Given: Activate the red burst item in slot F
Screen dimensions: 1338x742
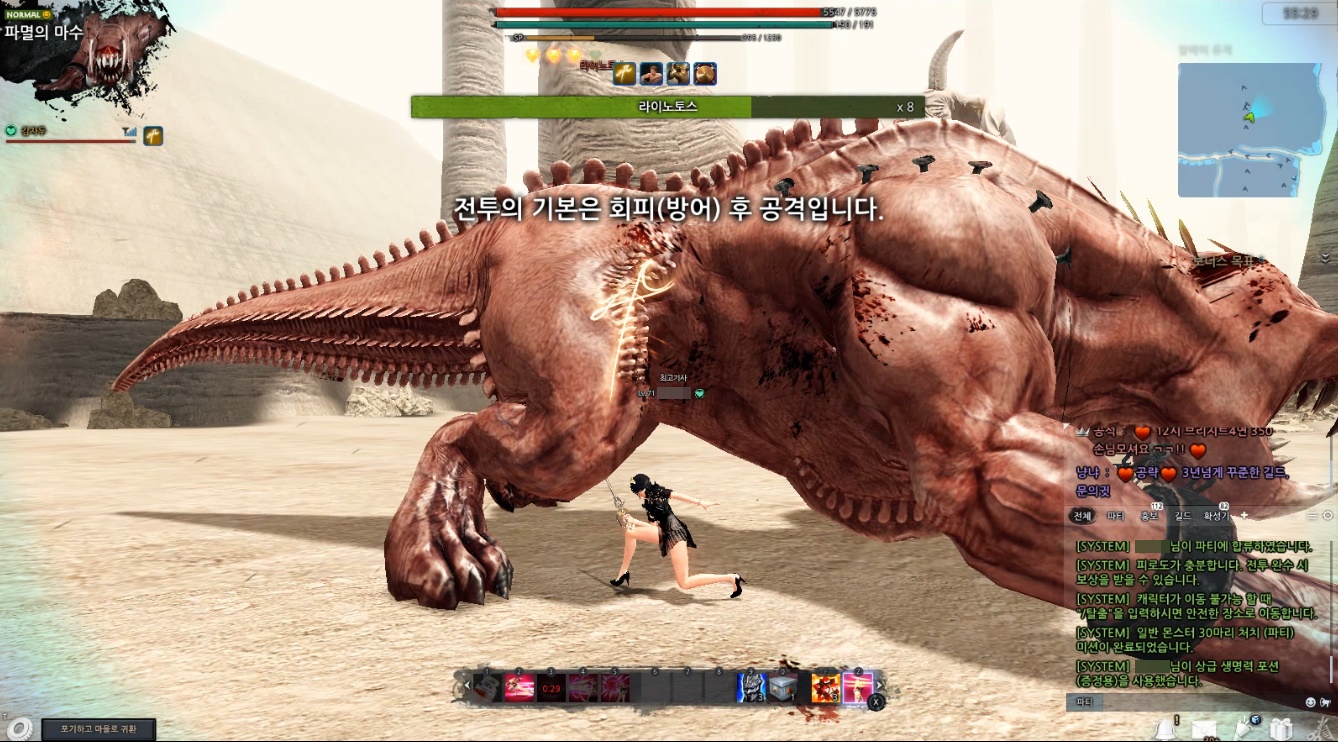Looking at the screenshot, I should (x=826, y=688).
